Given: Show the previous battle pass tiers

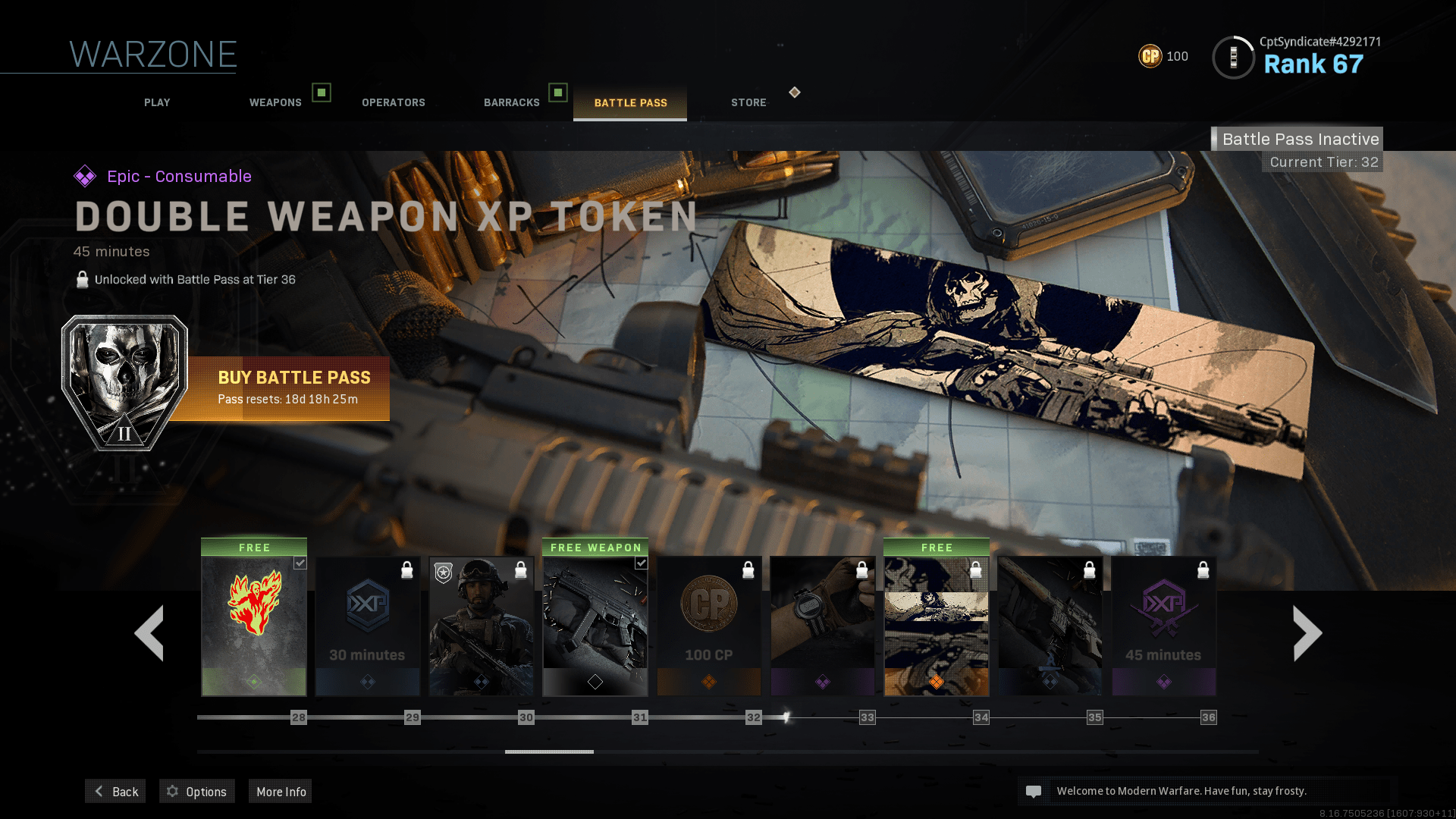Looking at the screenshot, I should (x=149, y=632).
